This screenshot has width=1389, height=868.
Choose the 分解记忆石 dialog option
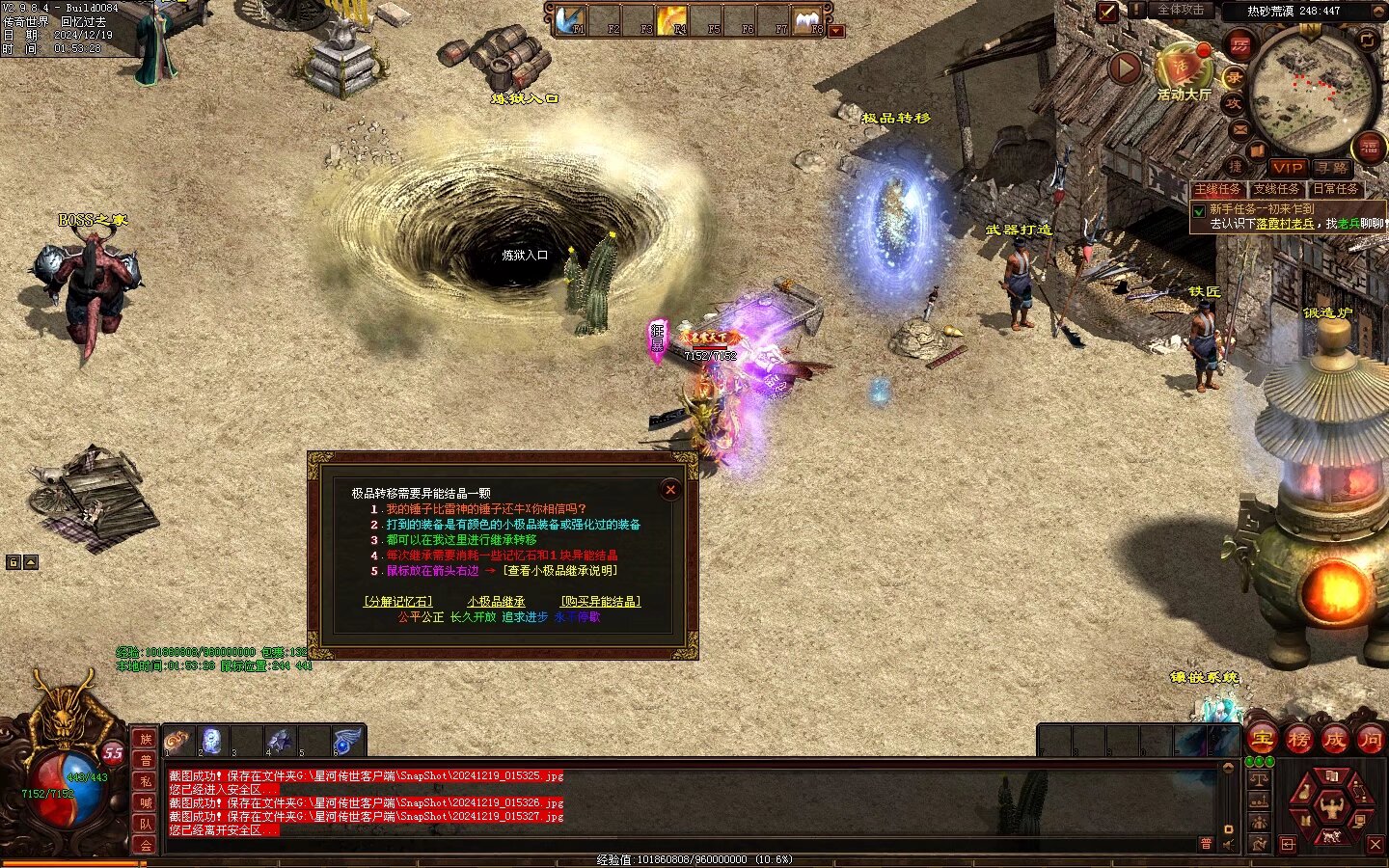coord(397,602)
